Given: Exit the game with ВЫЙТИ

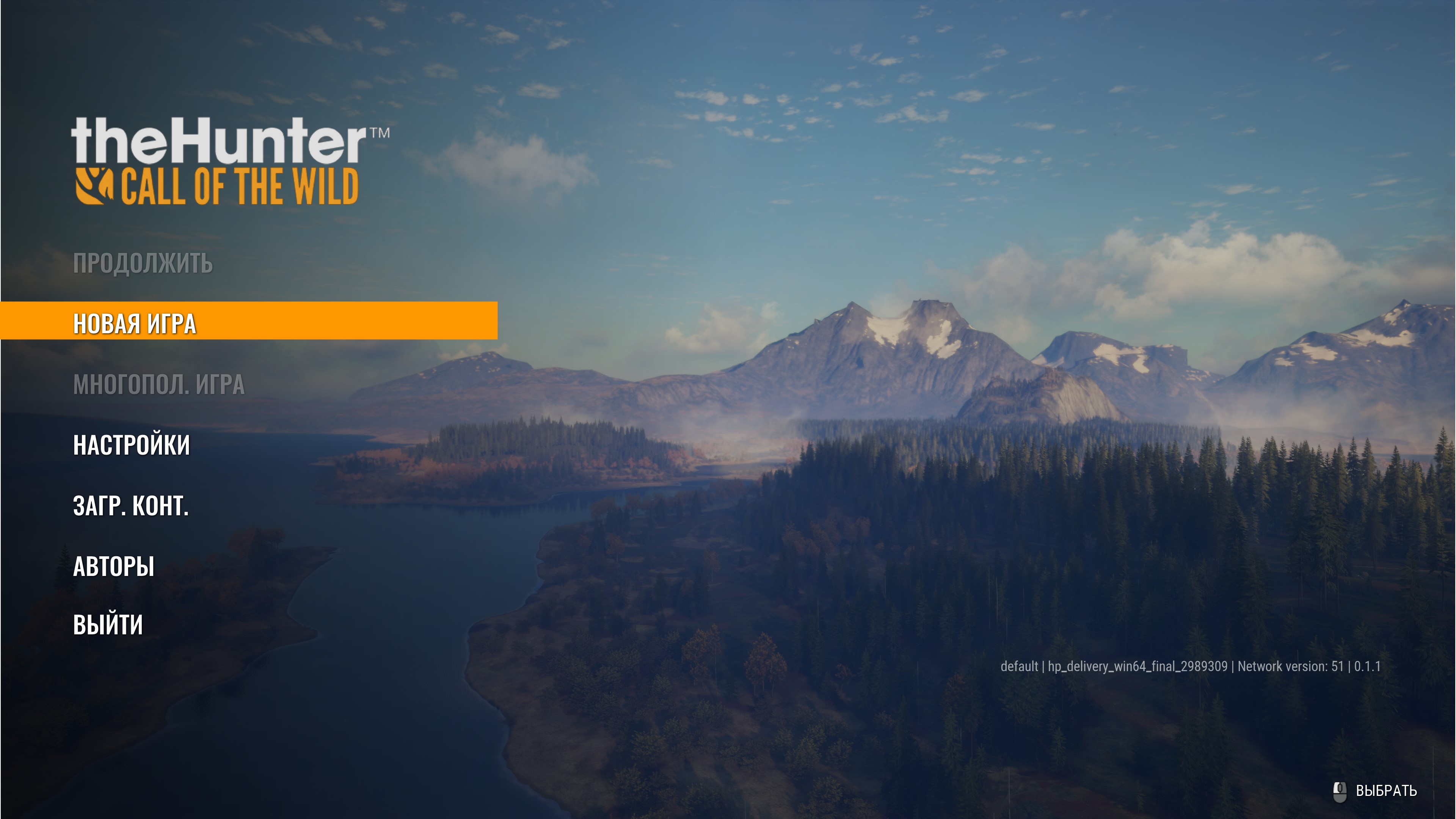Looking at the screenshot, I should (108, 625).
